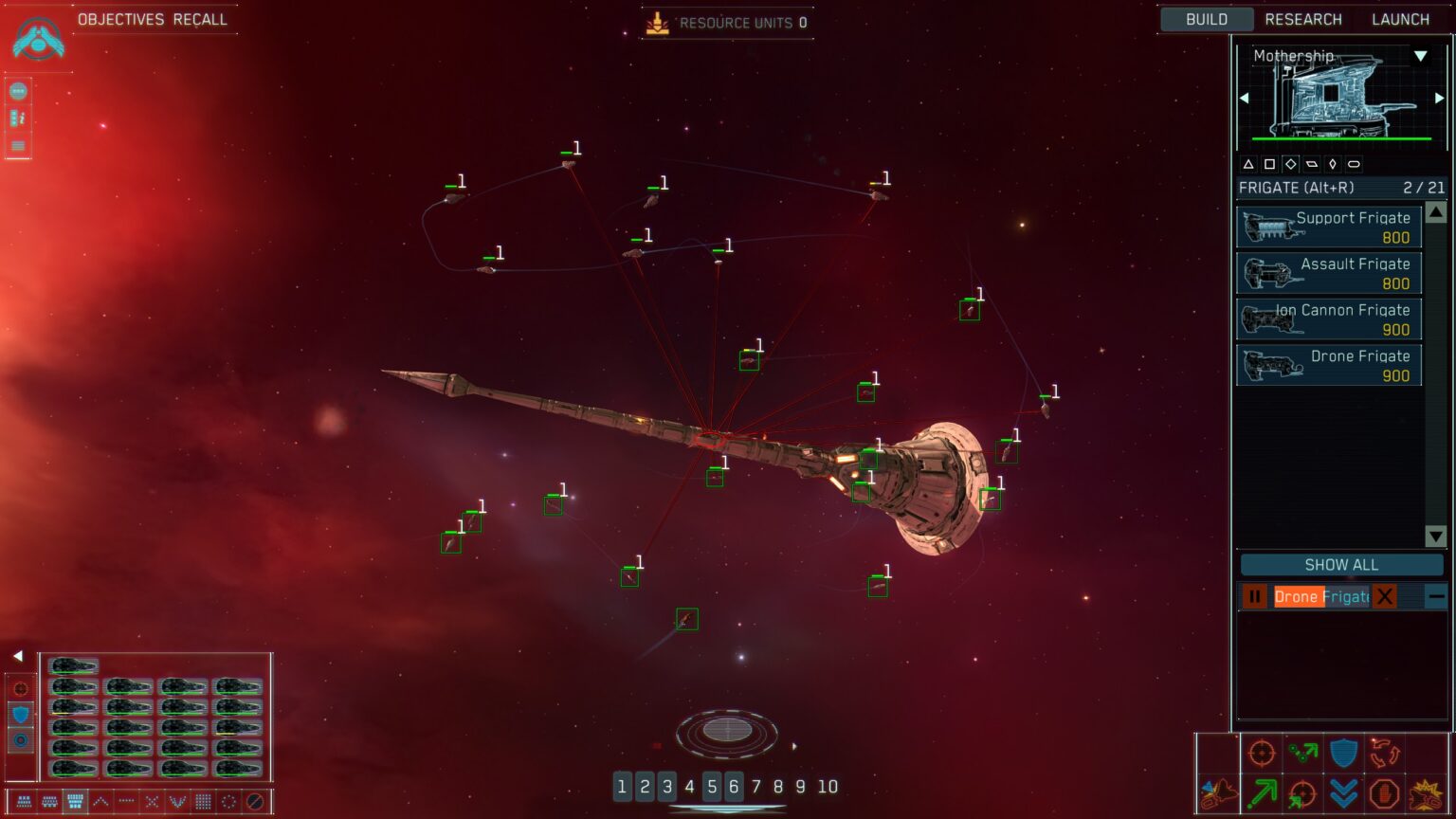Switch to the RESEARCH tab
1456x819 pixels.
click(x=1303, y=19)
